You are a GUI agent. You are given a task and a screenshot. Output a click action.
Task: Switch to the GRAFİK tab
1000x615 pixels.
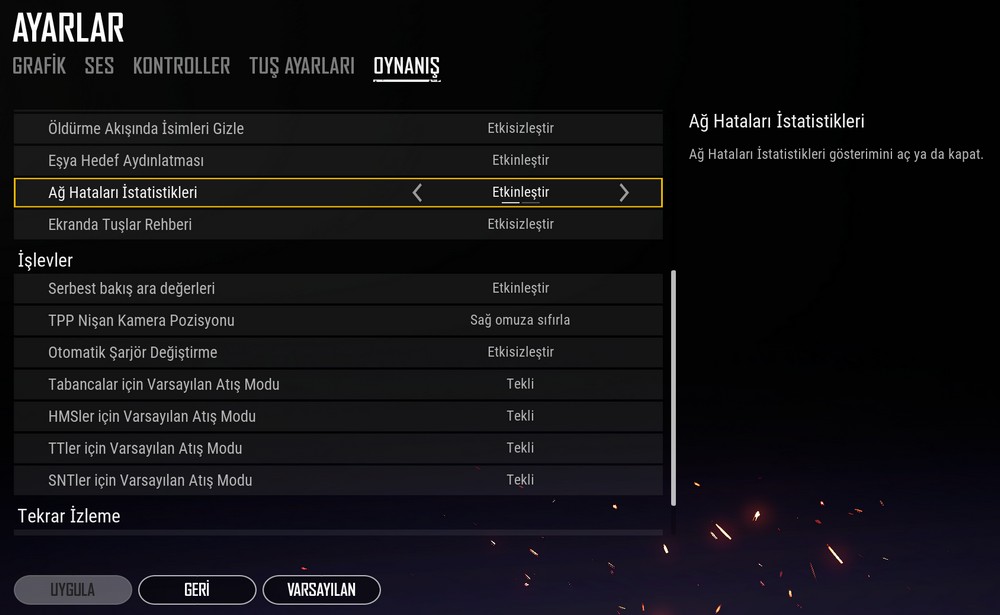[39, 66]
